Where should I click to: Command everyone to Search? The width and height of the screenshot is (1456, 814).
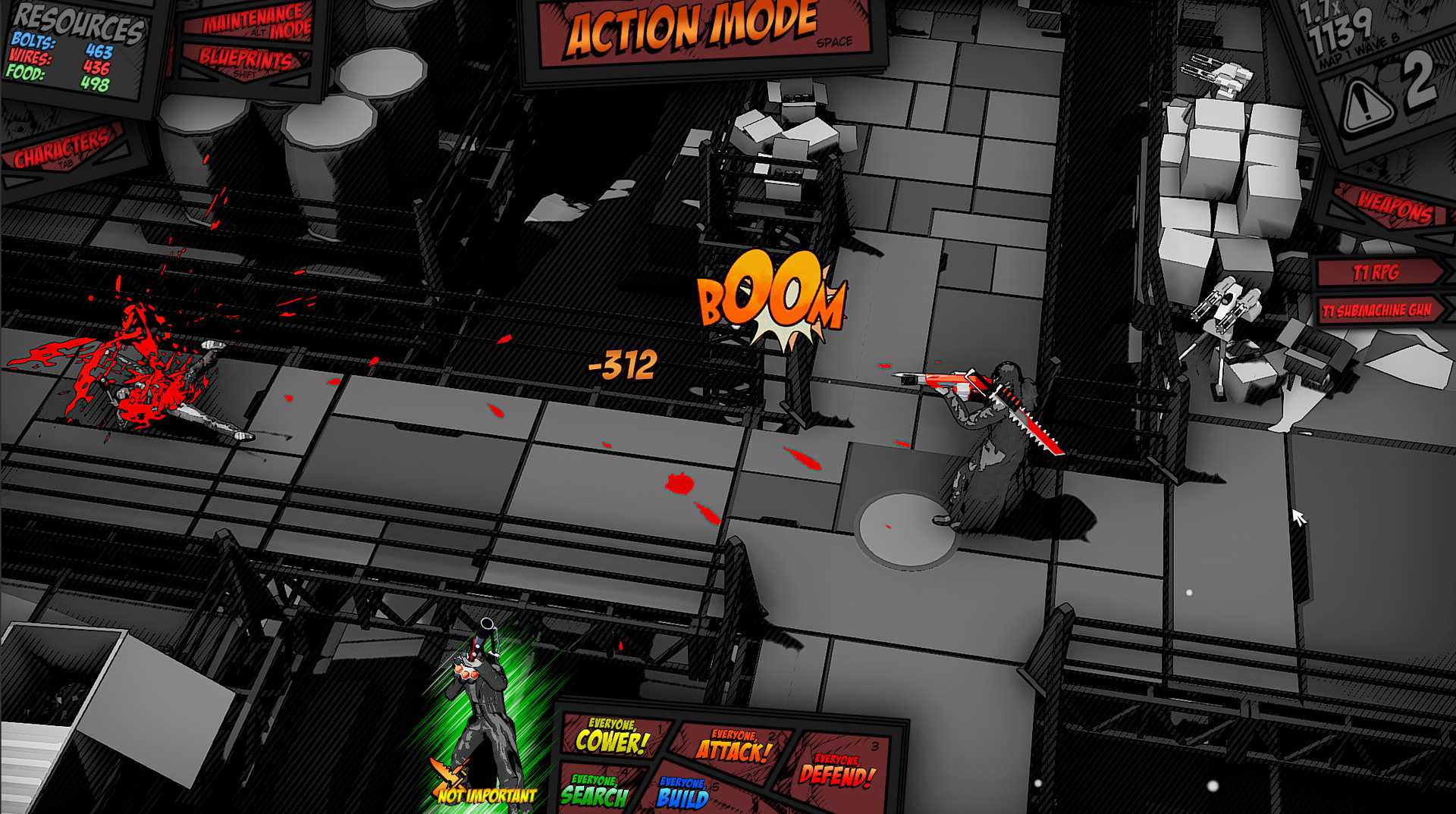(x=595, y=791)
